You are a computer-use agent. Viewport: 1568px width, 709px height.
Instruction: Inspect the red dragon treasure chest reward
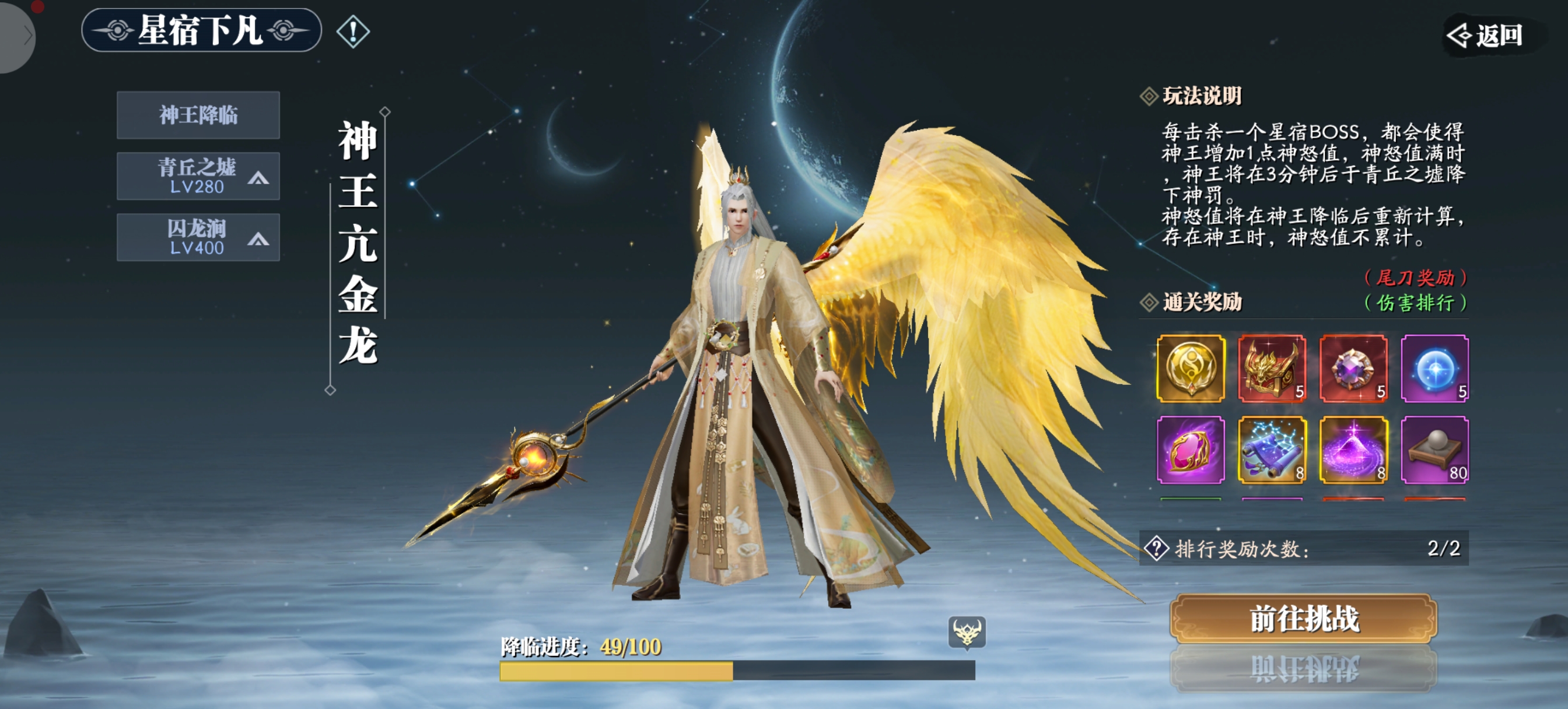tap(1272, 368)
